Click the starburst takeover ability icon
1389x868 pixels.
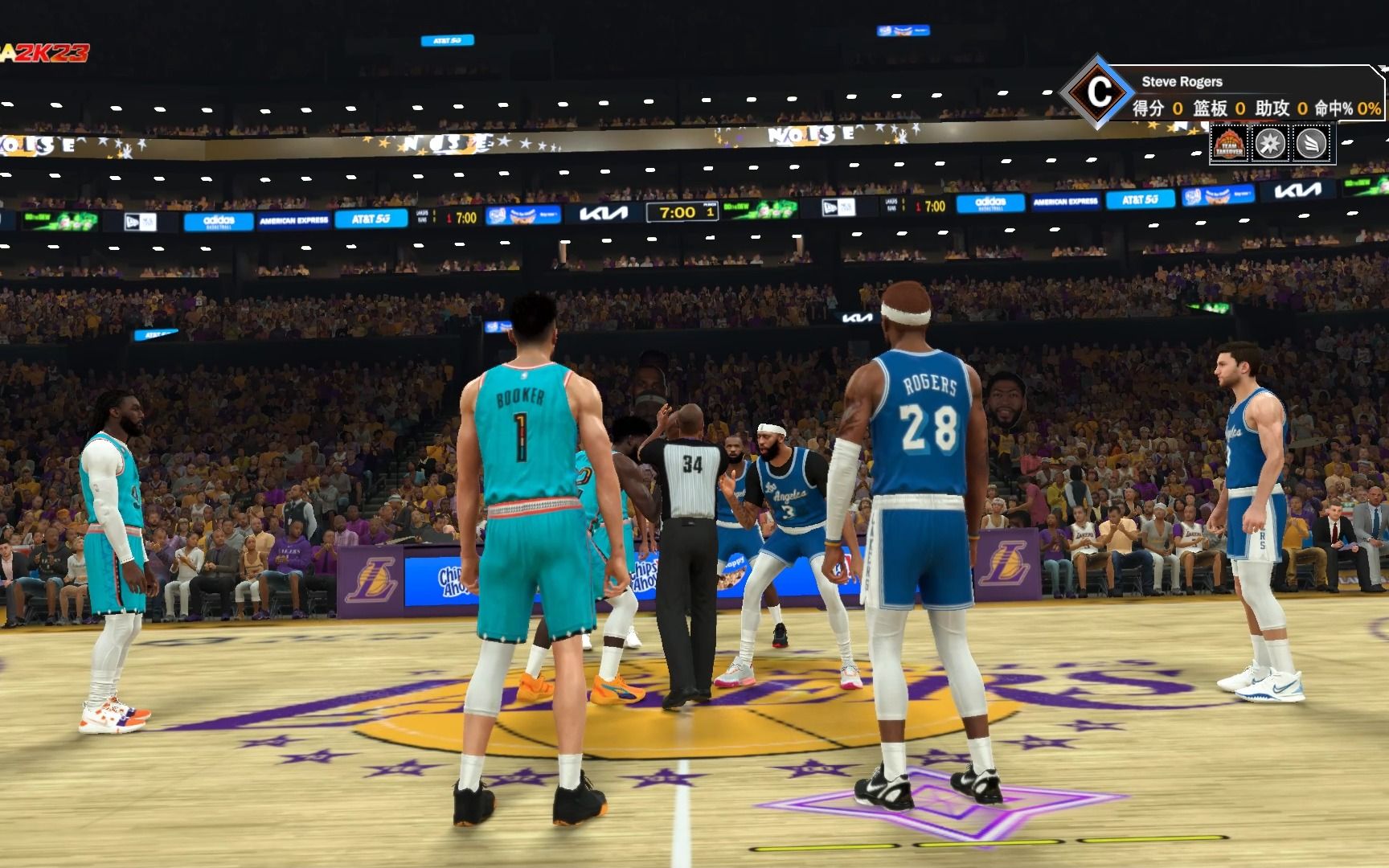(1270, 144)
